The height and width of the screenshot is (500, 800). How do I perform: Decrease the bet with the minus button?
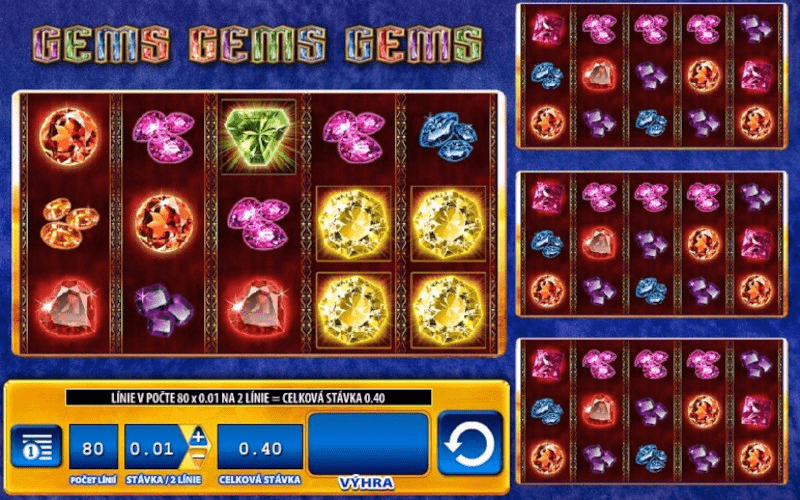click(x=198, y=456)
